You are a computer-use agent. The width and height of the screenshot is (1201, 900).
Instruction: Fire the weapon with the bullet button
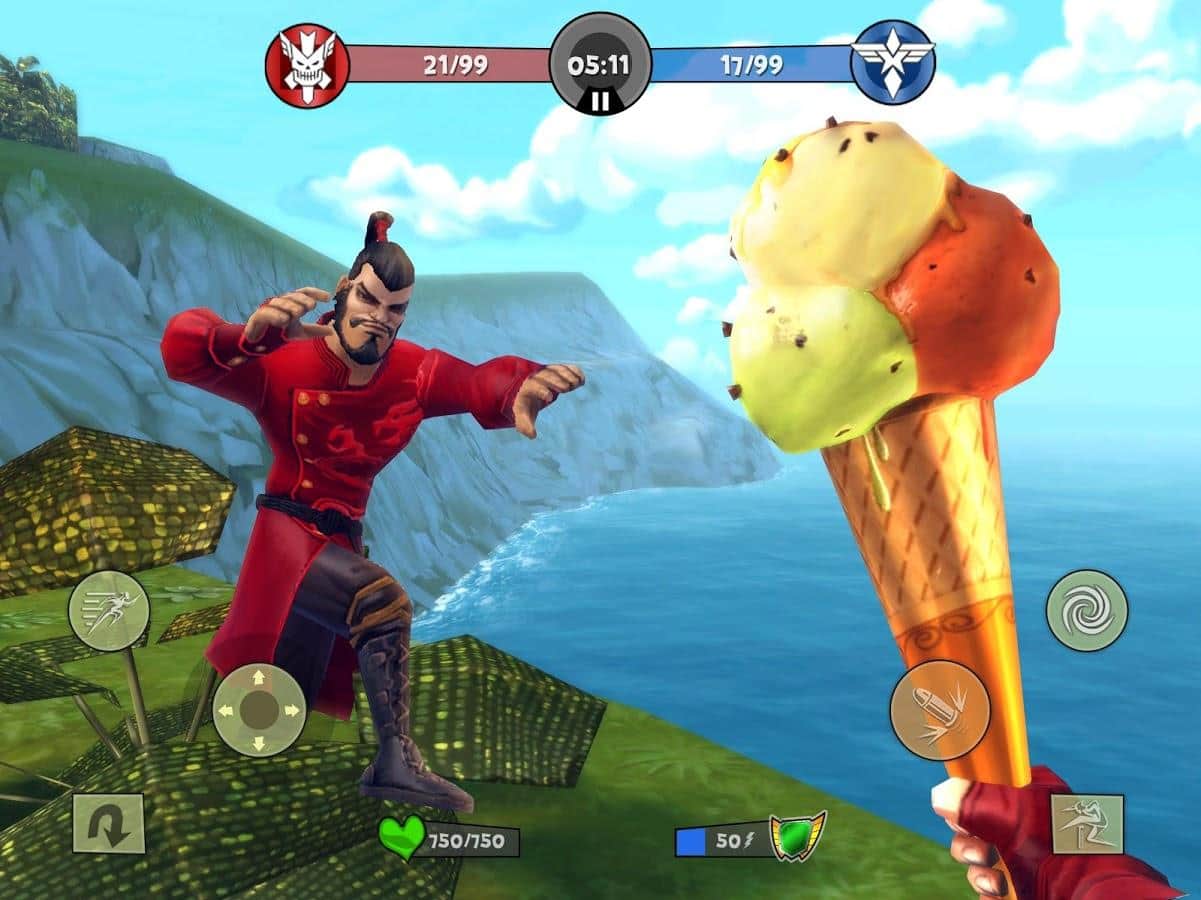(x=939, y=710)
